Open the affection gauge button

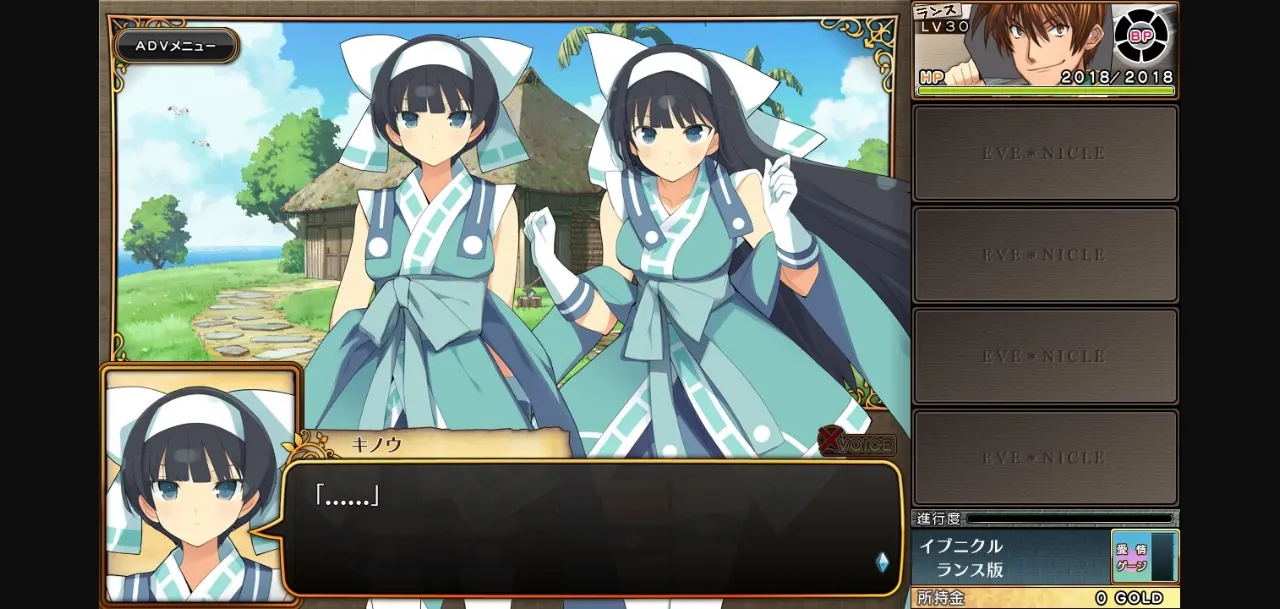(1144, 557)
